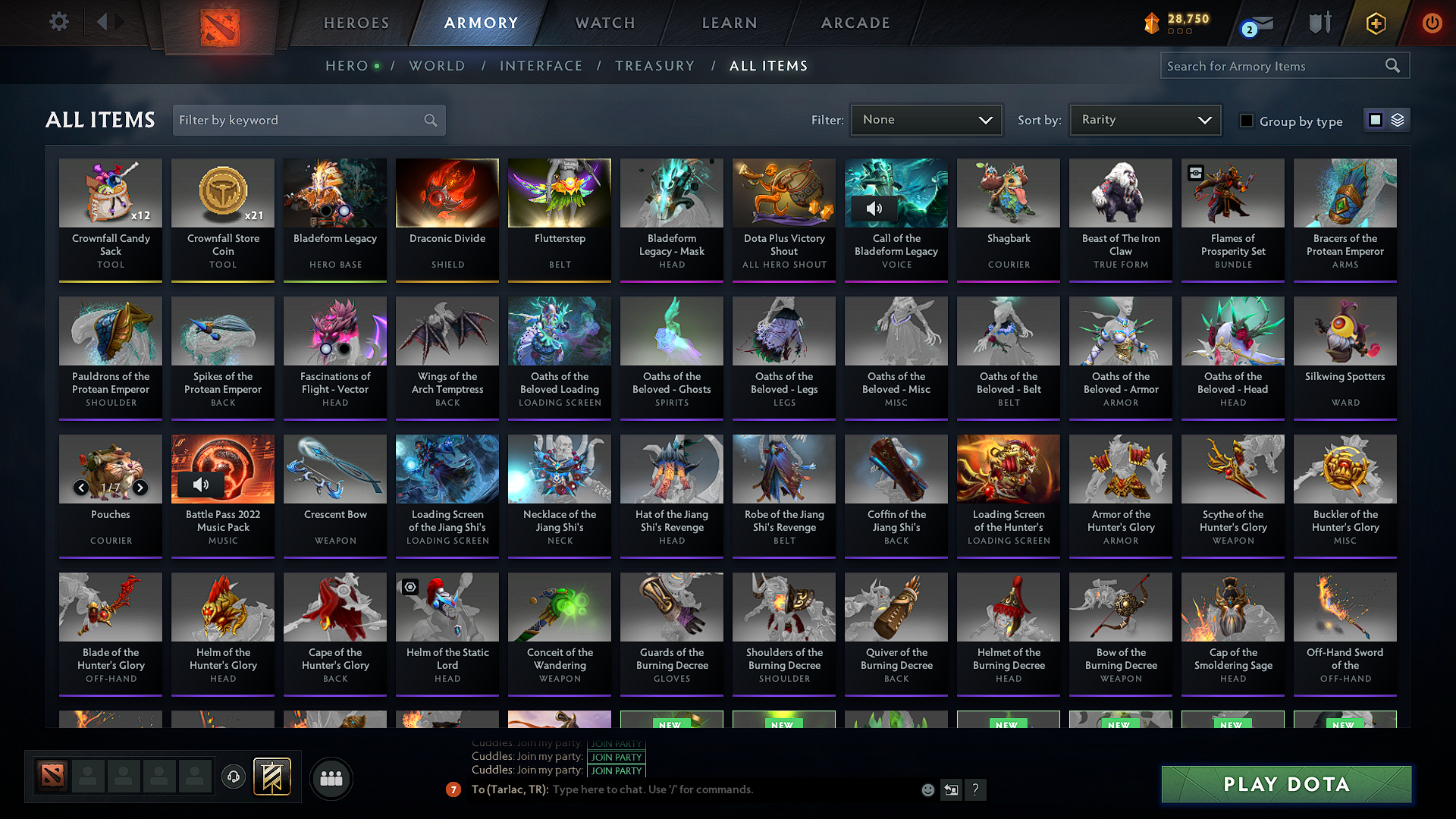Play the Battle Pass 2022 Music Pack sample
This screenshot has height=819, width=1456.
[200, 484]
